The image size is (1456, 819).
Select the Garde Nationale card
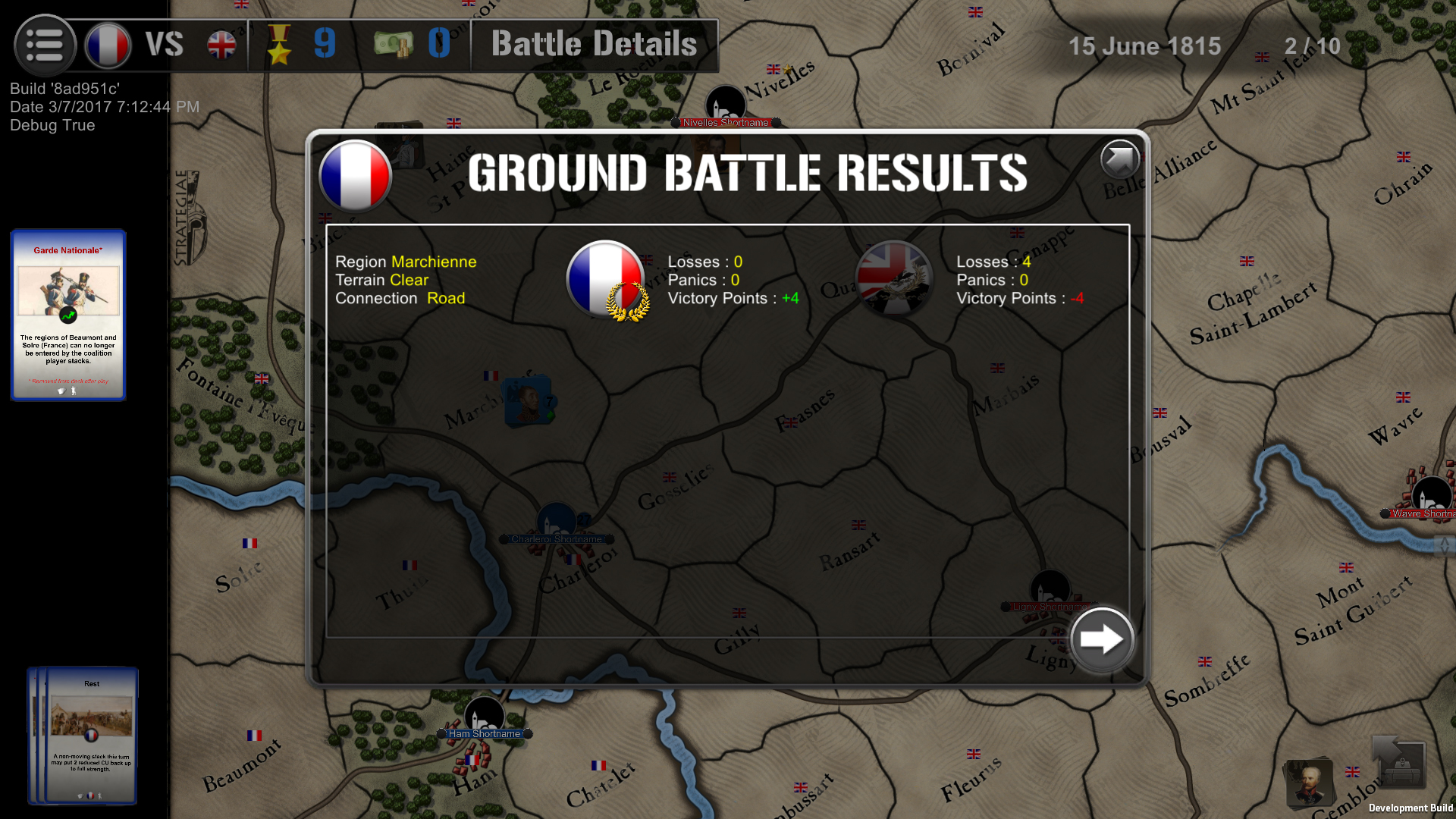click(67, 315)
